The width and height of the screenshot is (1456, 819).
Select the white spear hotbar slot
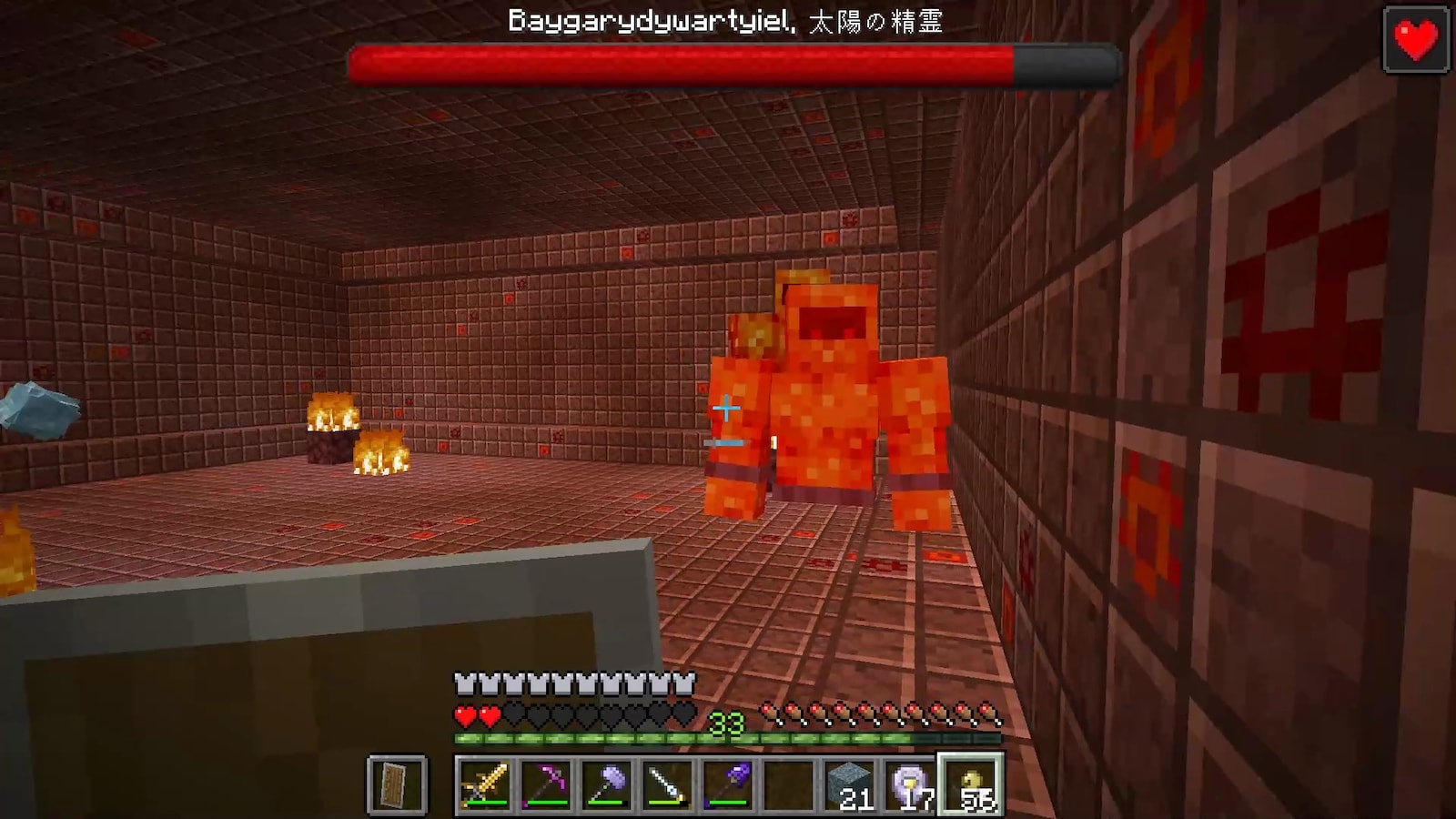coord(668,784)
